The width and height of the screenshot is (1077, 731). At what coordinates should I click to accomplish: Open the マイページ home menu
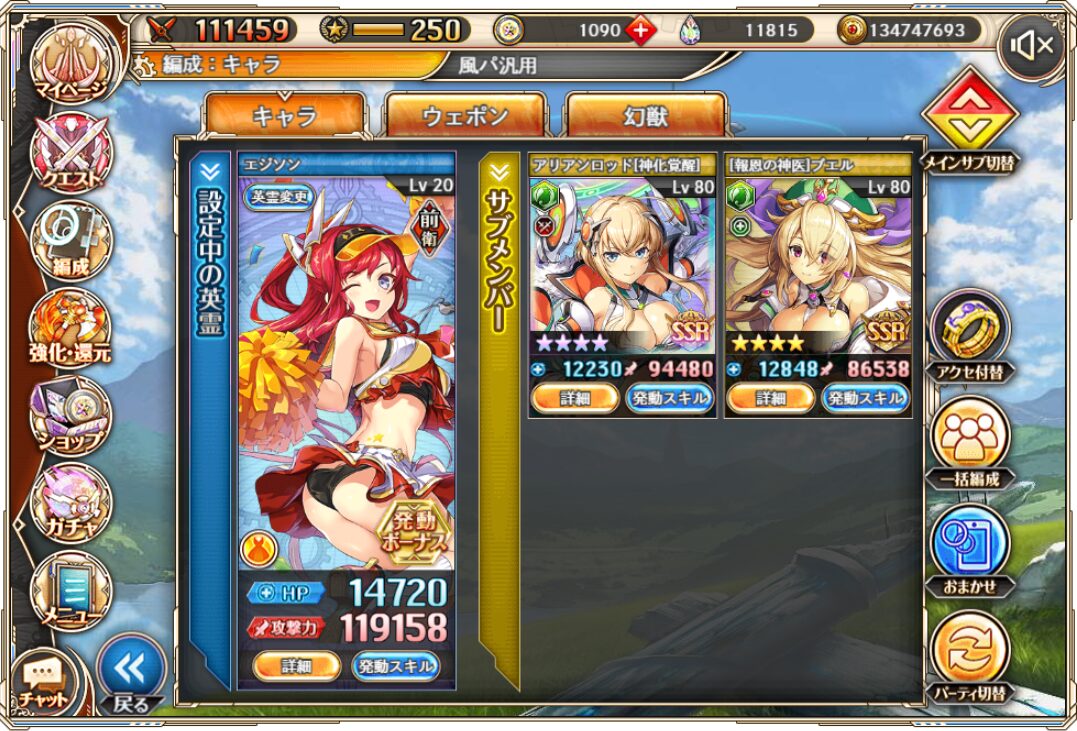70,62
